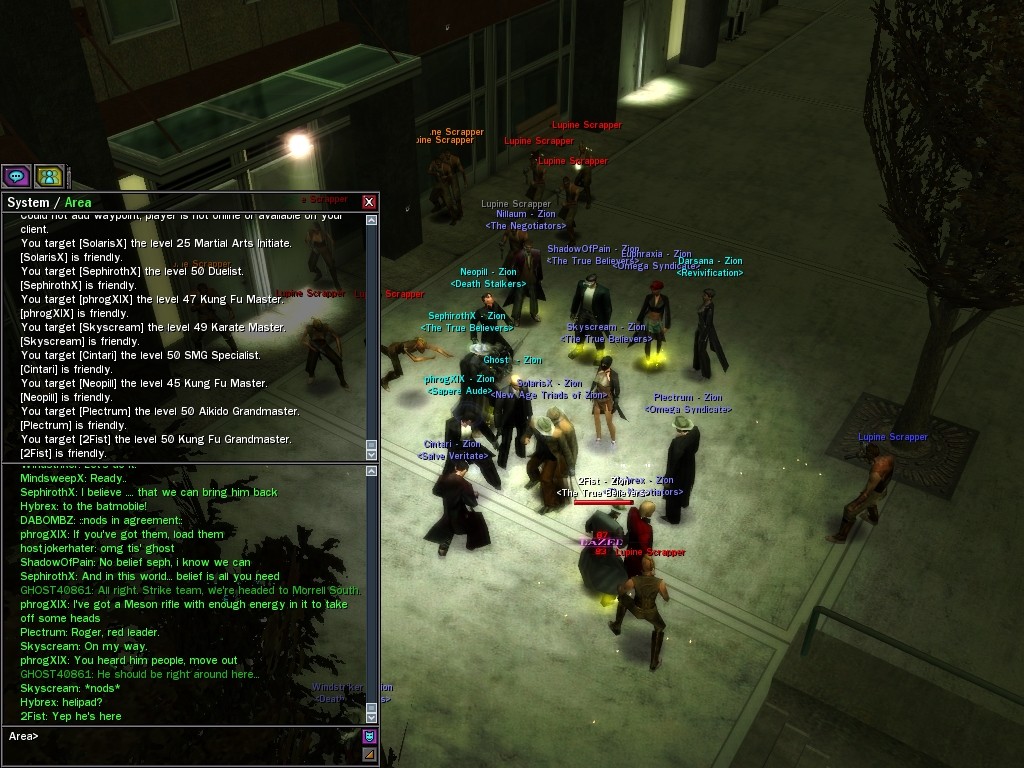Switch to the System chat tab
1024x768 pixels.
tap(28, 202)
